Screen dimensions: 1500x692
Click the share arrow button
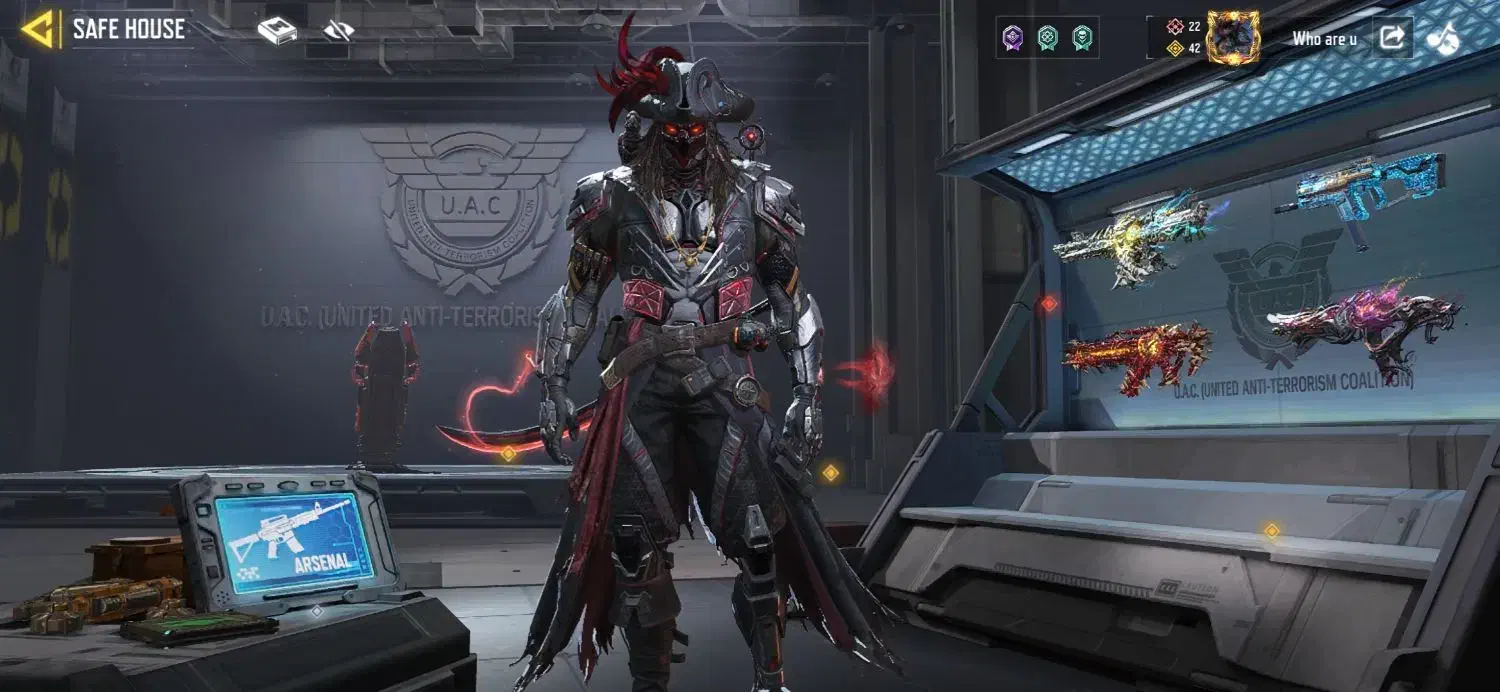[x=1391, y=38]
